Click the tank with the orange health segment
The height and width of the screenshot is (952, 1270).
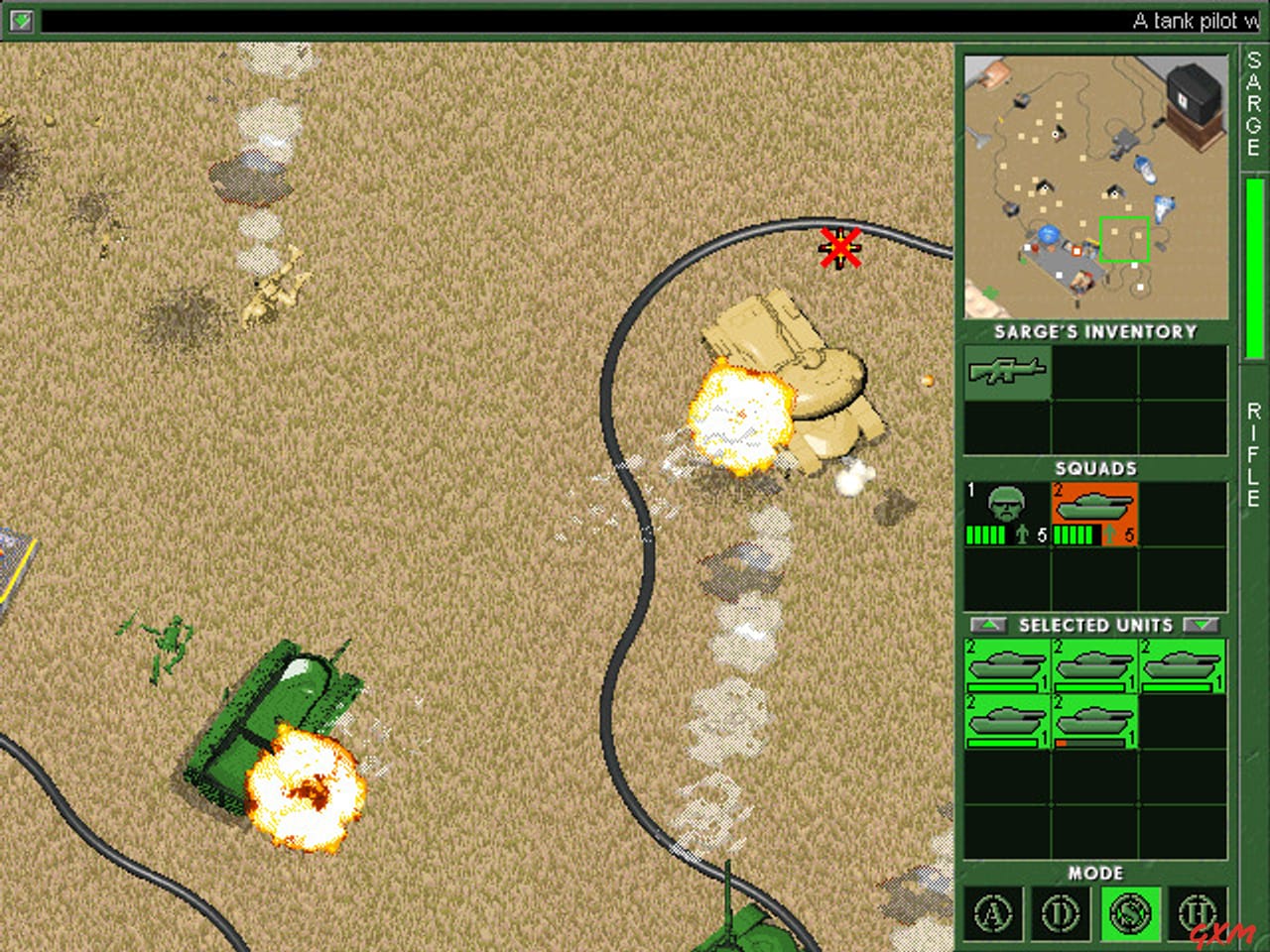[1095, 719]
